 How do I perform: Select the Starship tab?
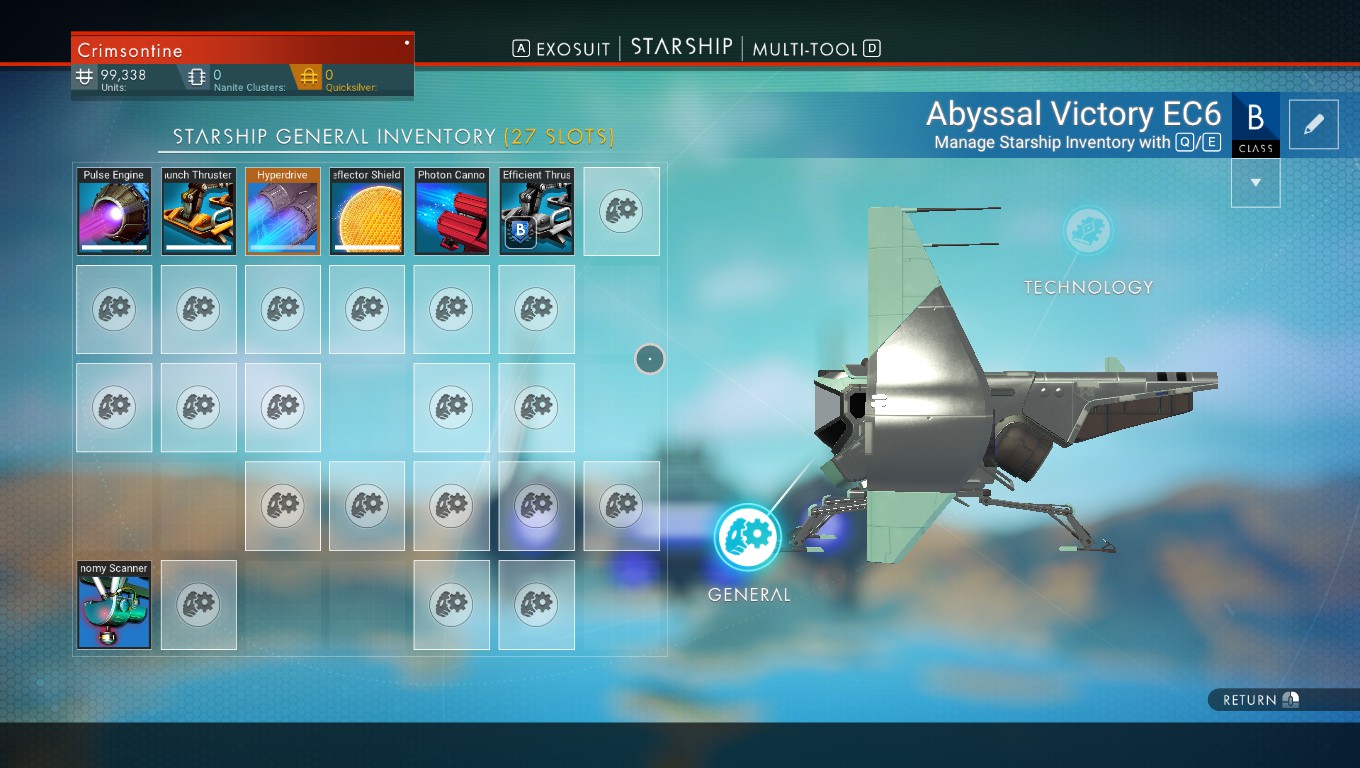point(681,47)
